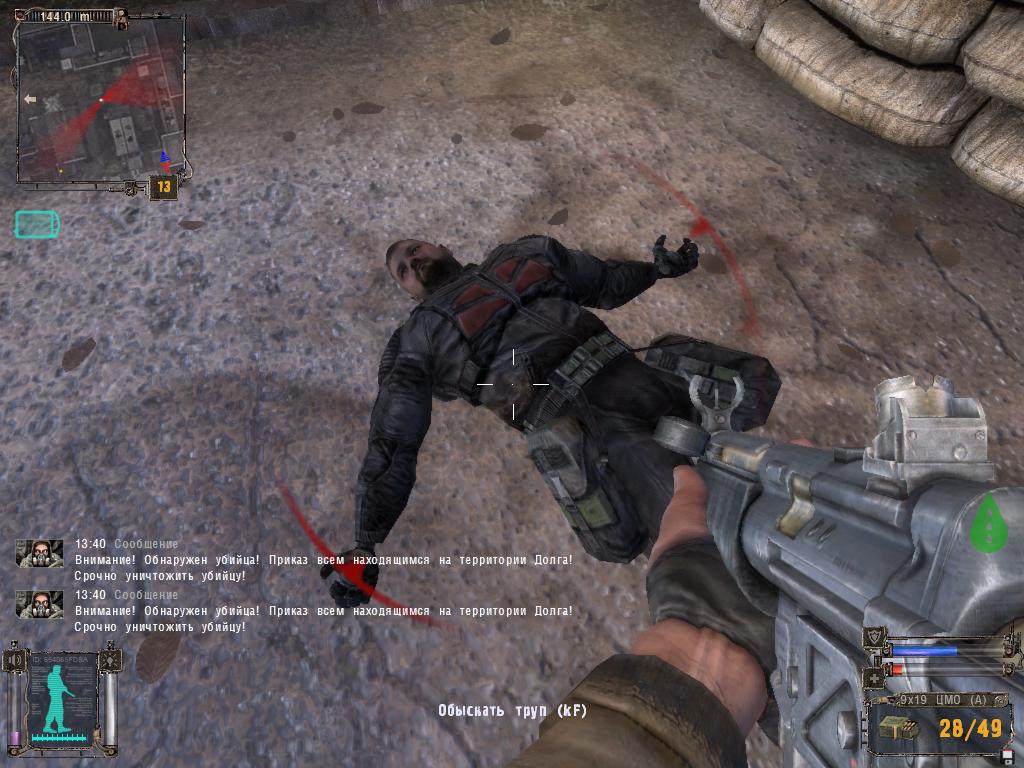The image size is (1024, 768).
Task: Select the cyan battery indicator icon
Action: [37, 224]
